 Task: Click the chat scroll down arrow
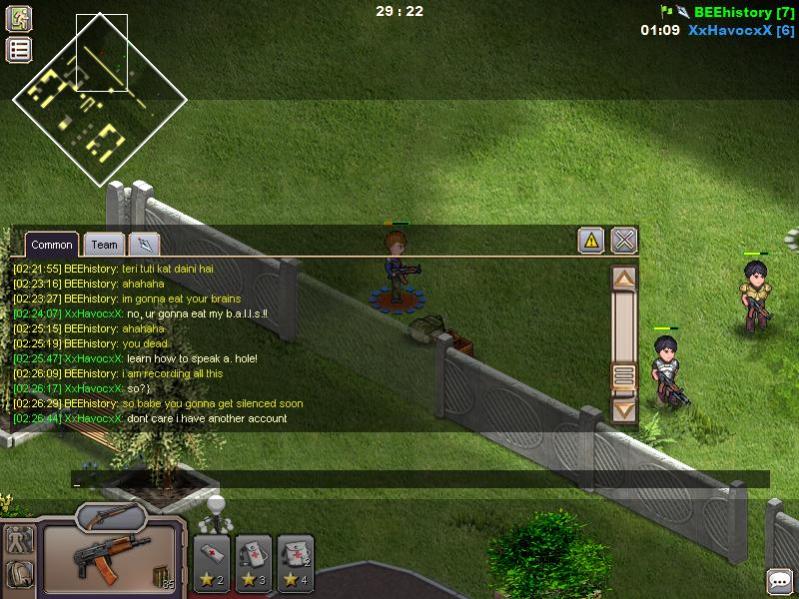tap(624, 408)
